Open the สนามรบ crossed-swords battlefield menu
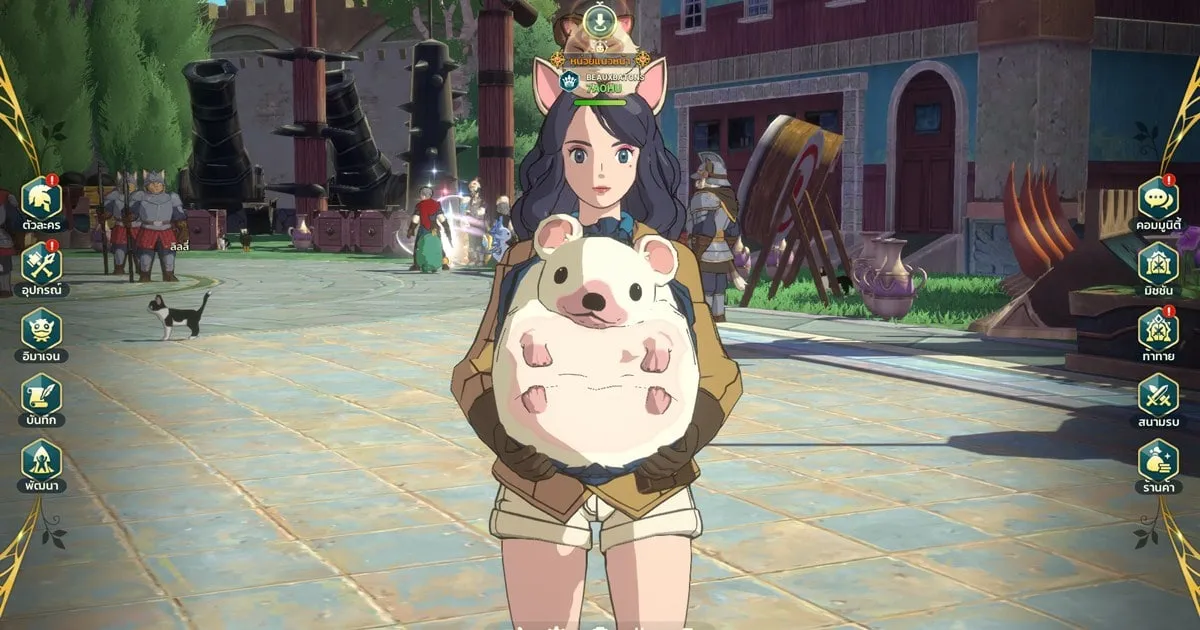This screenshot has height=630, width=1200. [x=1158, y=394]
